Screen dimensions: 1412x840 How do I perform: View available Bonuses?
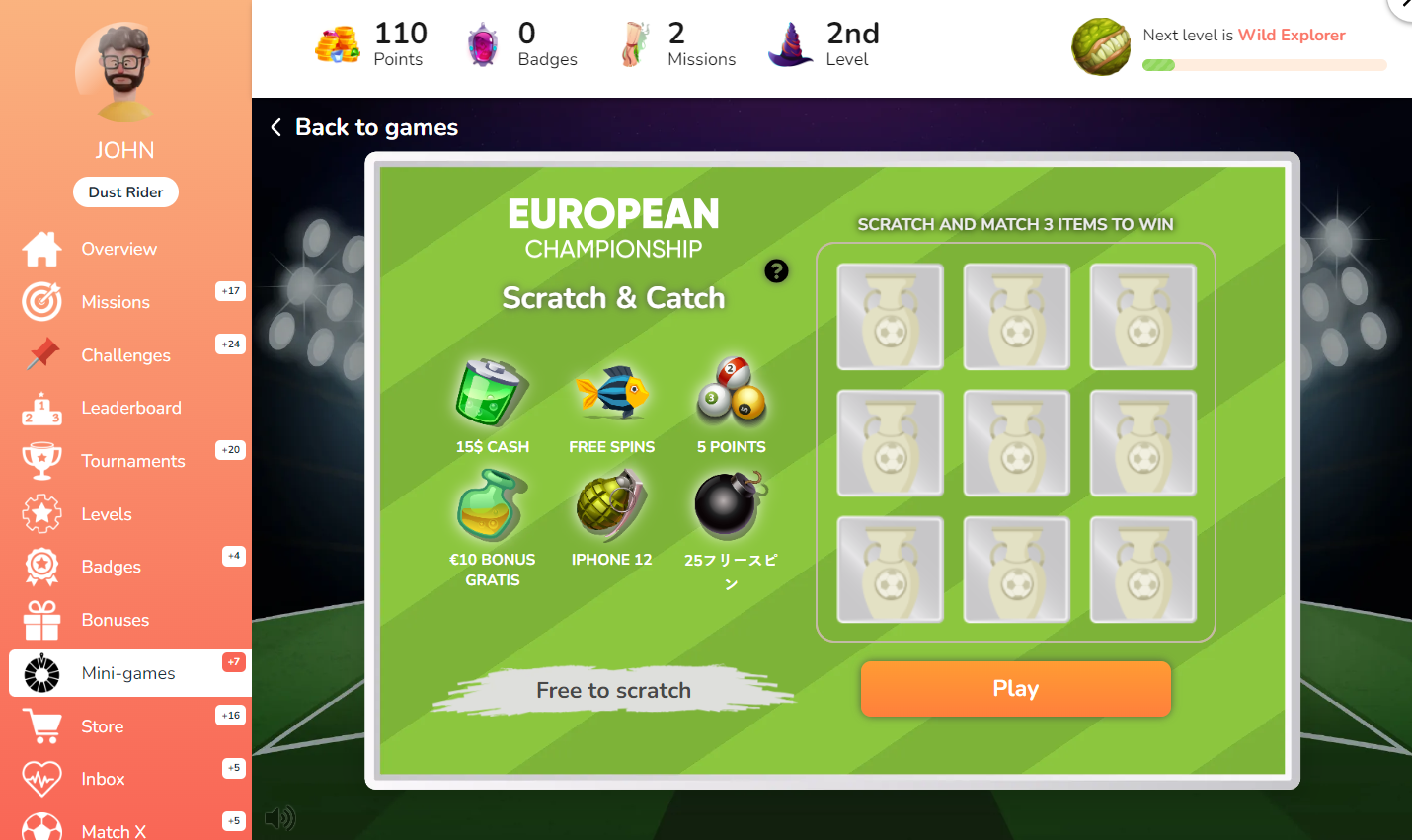pyautogui.click(x=115, y=620)
